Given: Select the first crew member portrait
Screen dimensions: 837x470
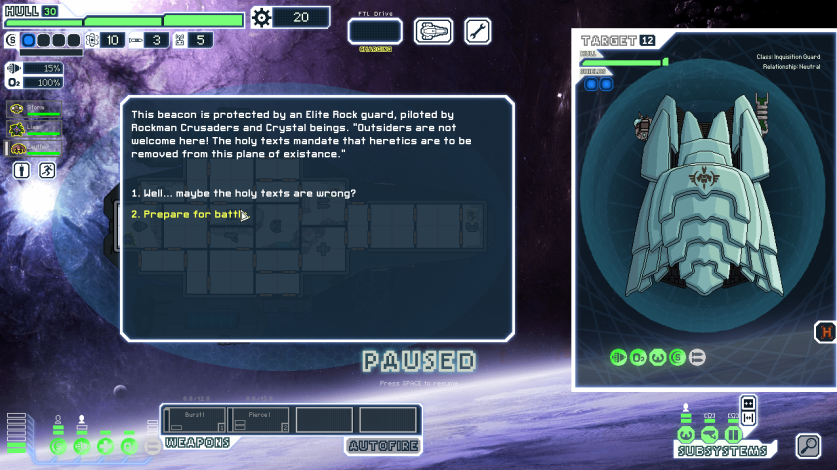Looking at the screenshot, I should 32,109.
